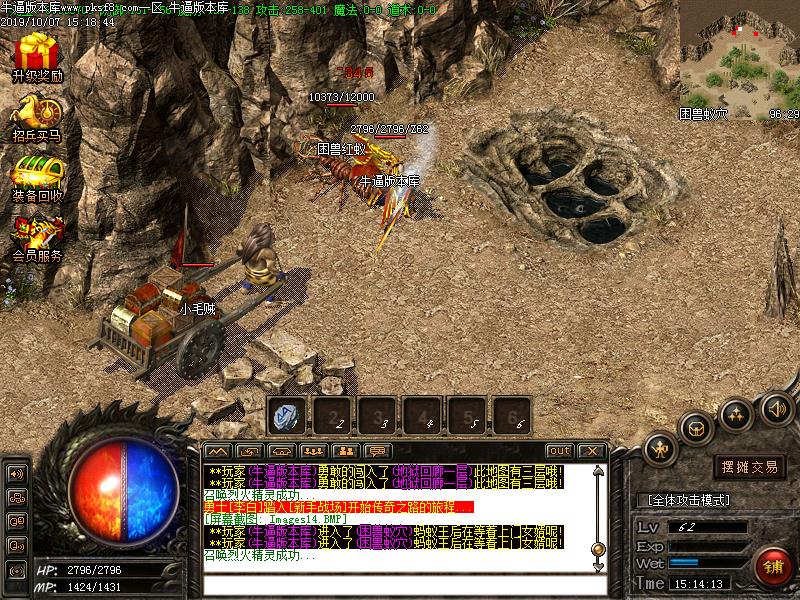Click the chat scrollbar's round handle
Viewport: 800px width, 600px height.
click(598, 549)
